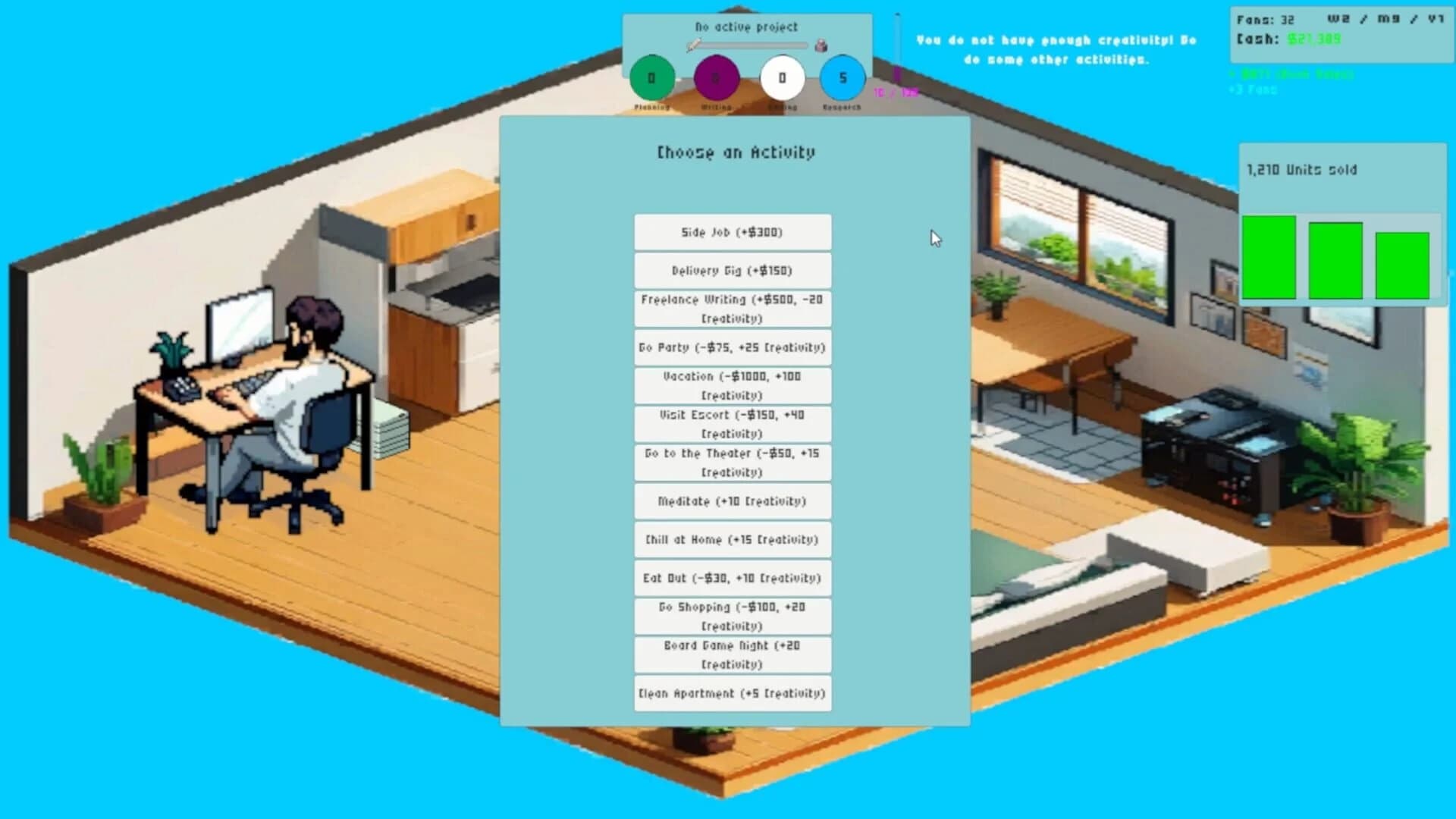This screenshot has width=1456, height=819.
Task: Select Chill at Home activity
Action: [732, 539]
